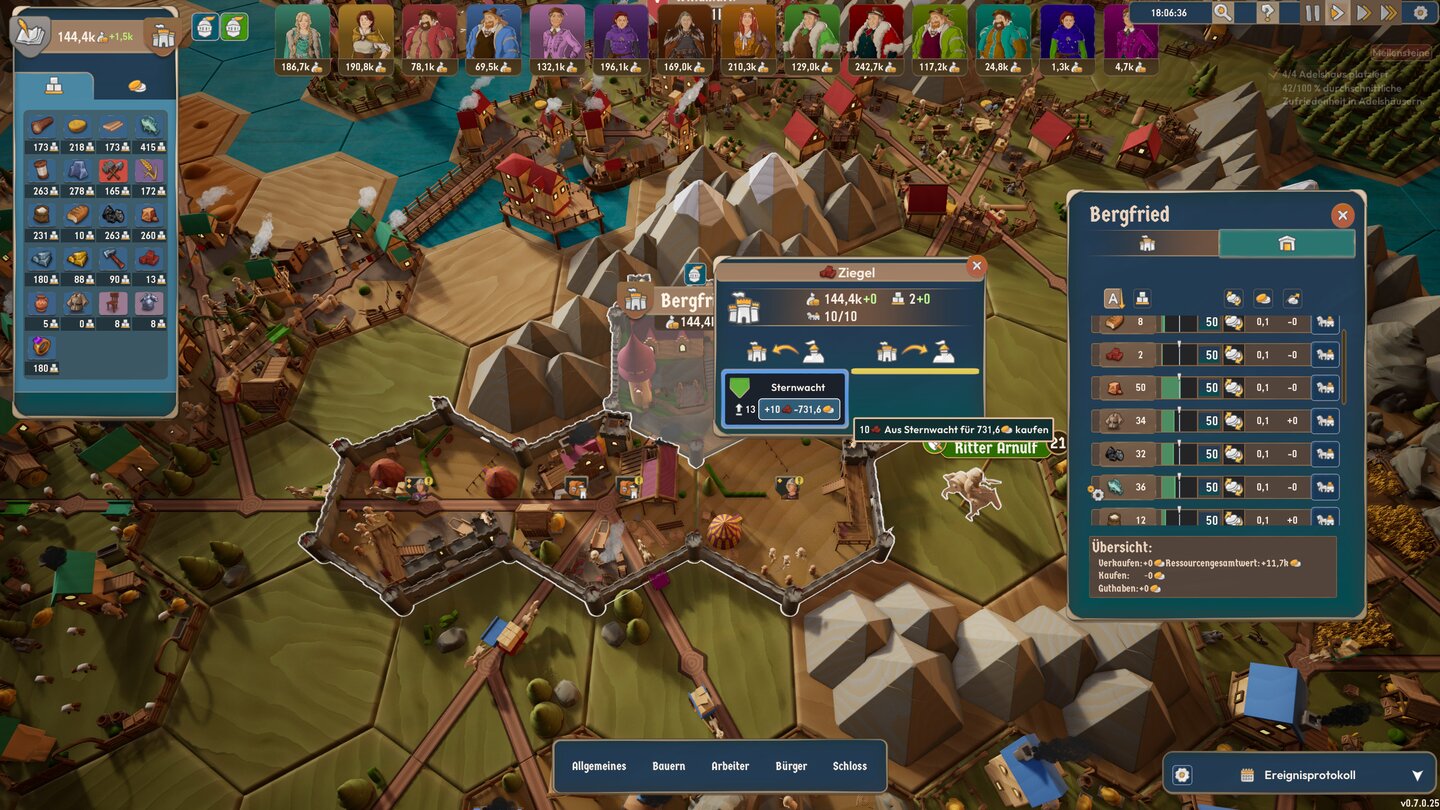Select the fish resource slot
1440x810 pixels.
point(148,128)
